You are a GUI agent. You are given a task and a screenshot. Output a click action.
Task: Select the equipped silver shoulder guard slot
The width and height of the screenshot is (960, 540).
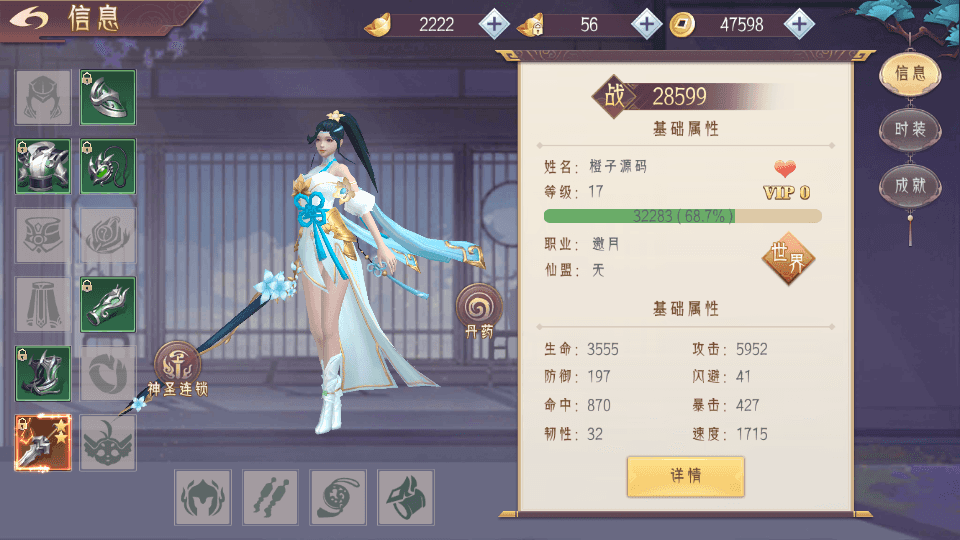[x=108, y=98]
